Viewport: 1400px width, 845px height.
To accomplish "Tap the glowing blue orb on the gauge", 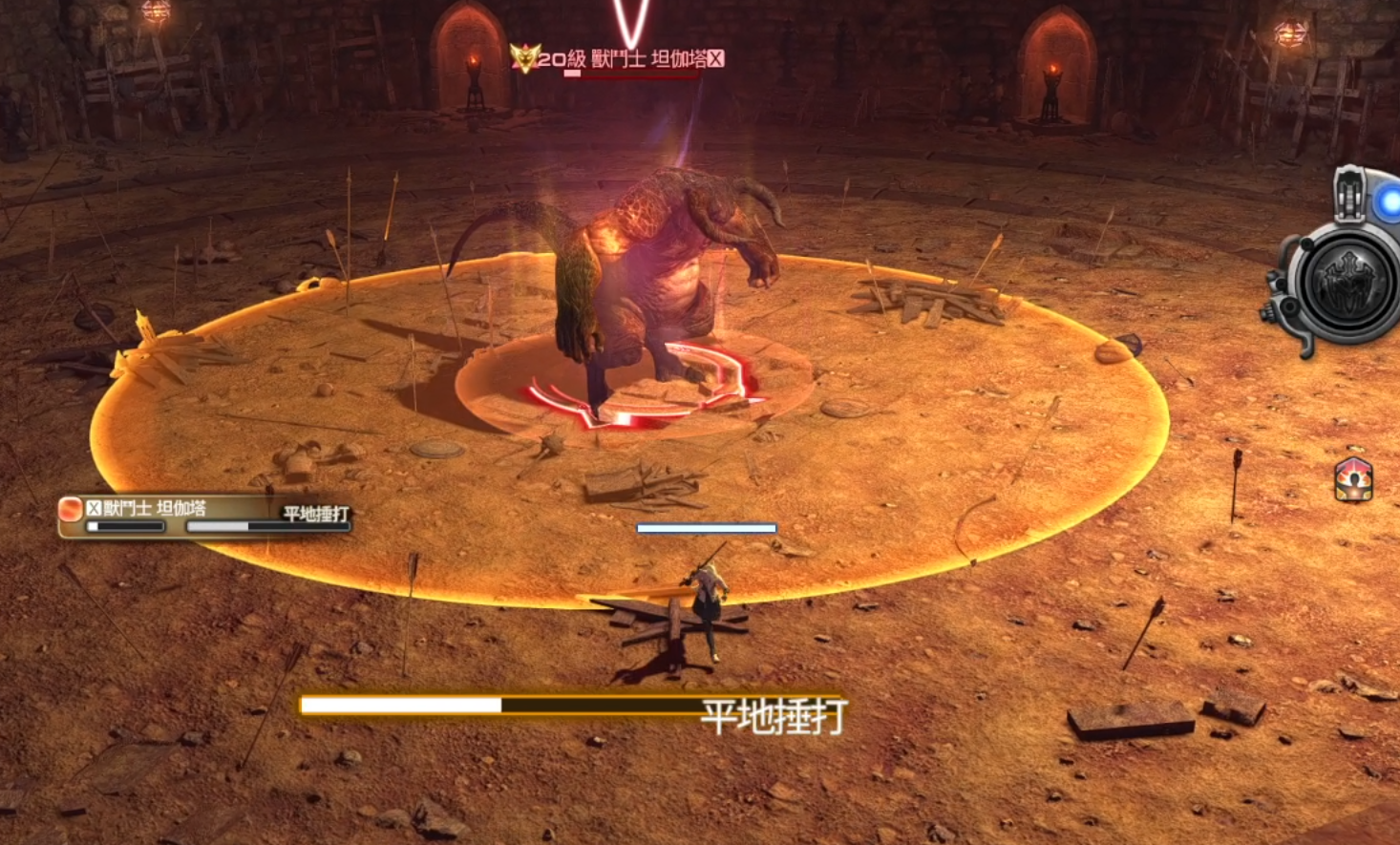I will [x=1388, y=201].
